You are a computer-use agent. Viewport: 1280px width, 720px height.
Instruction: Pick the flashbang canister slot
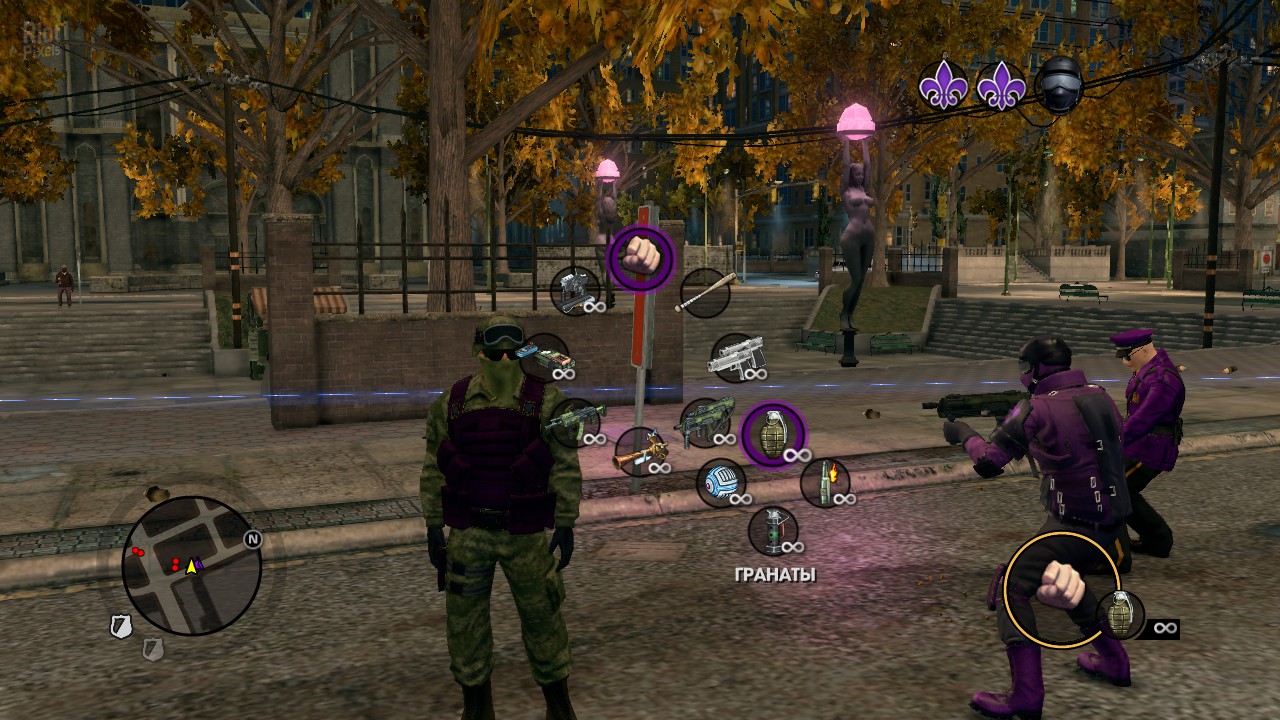[x=773, y=530]
